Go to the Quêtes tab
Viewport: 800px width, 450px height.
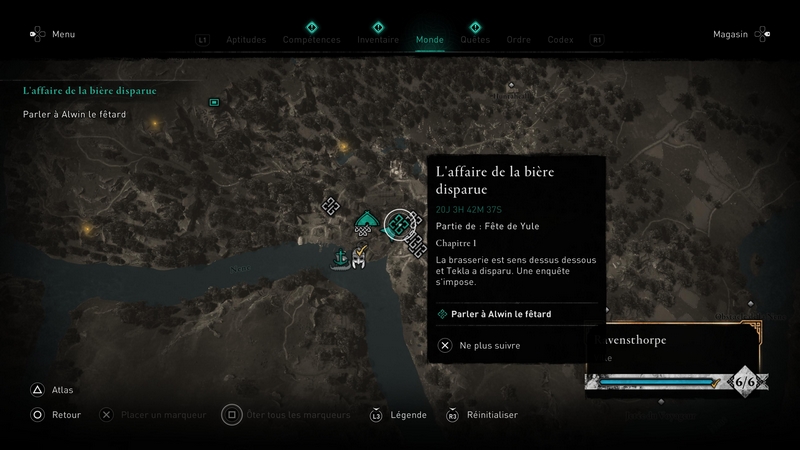[475, 40]
